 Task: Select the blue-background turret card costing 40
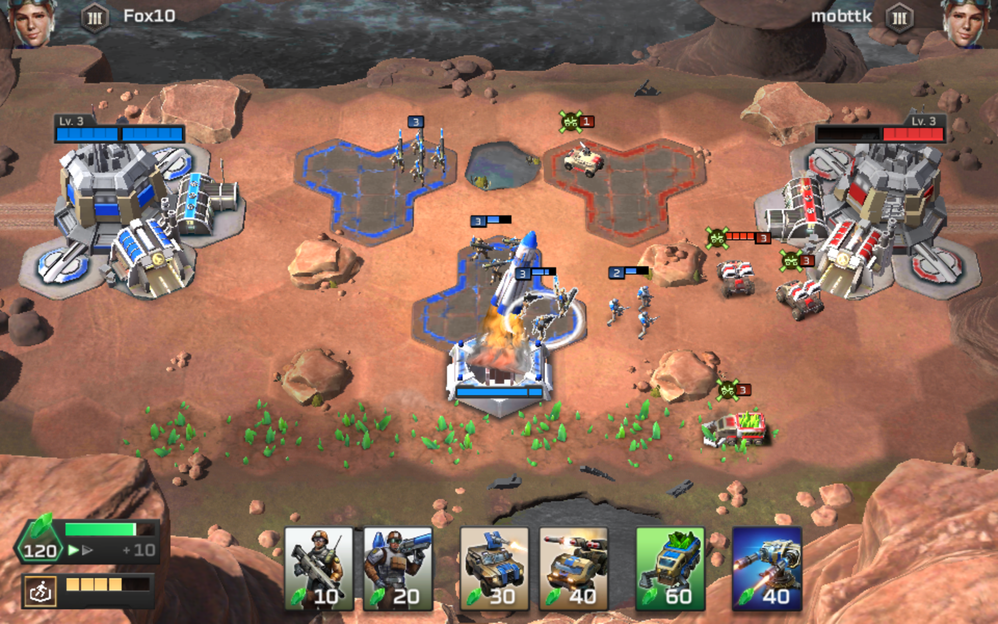point(767,568)
